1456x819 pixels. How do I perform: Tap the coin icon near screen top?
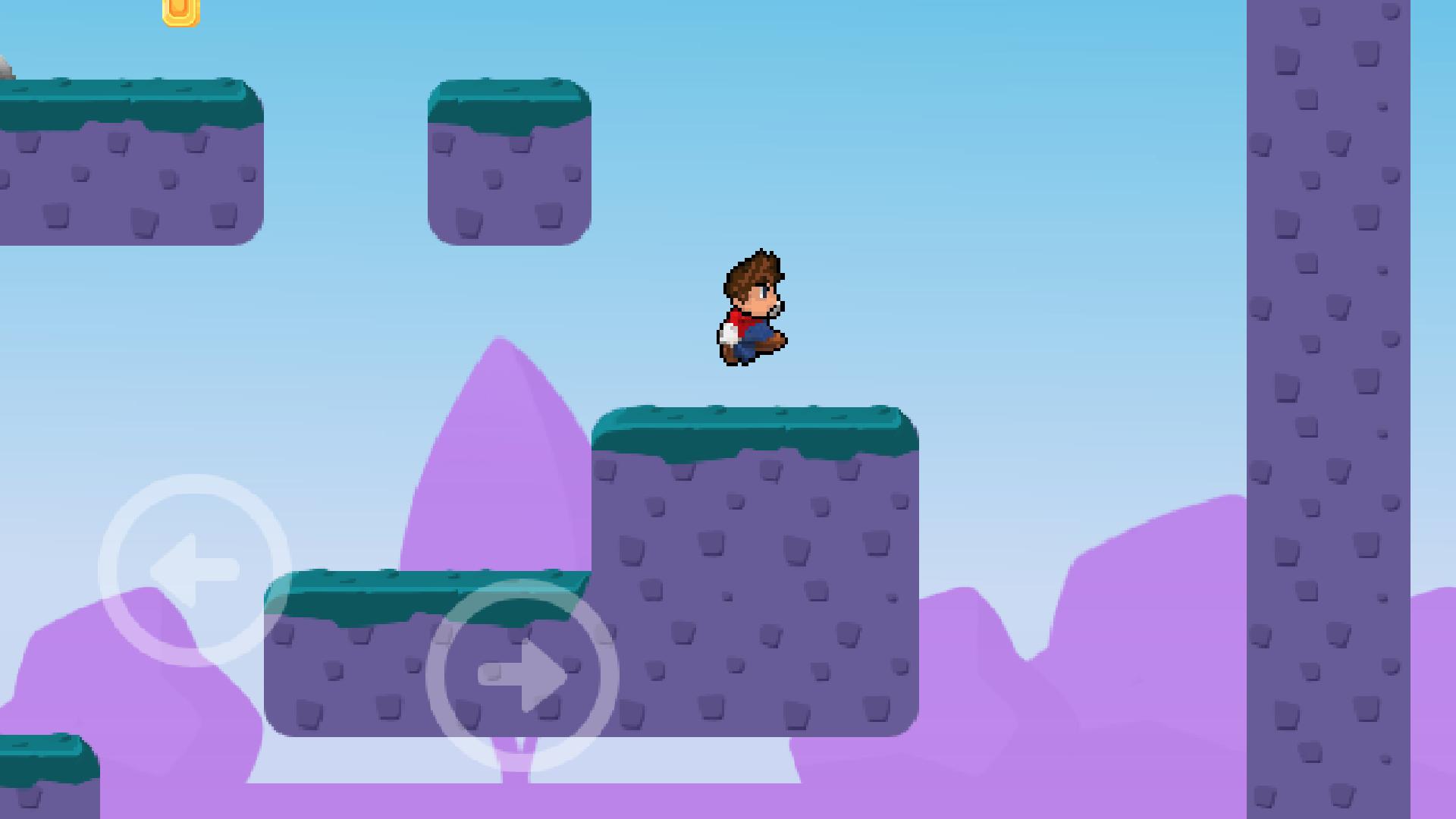[179, 12]
